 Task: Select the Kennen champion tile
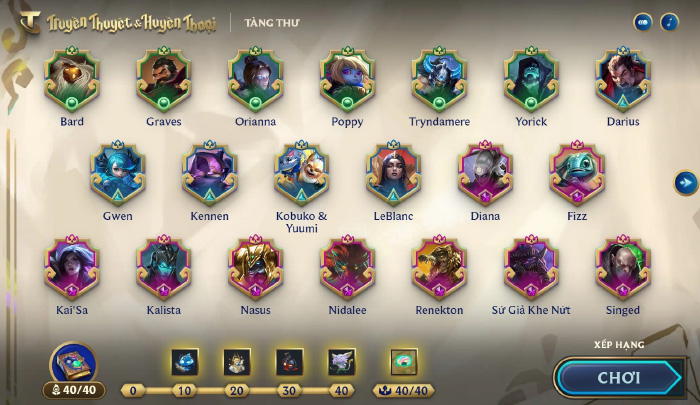tap(210, 173)
